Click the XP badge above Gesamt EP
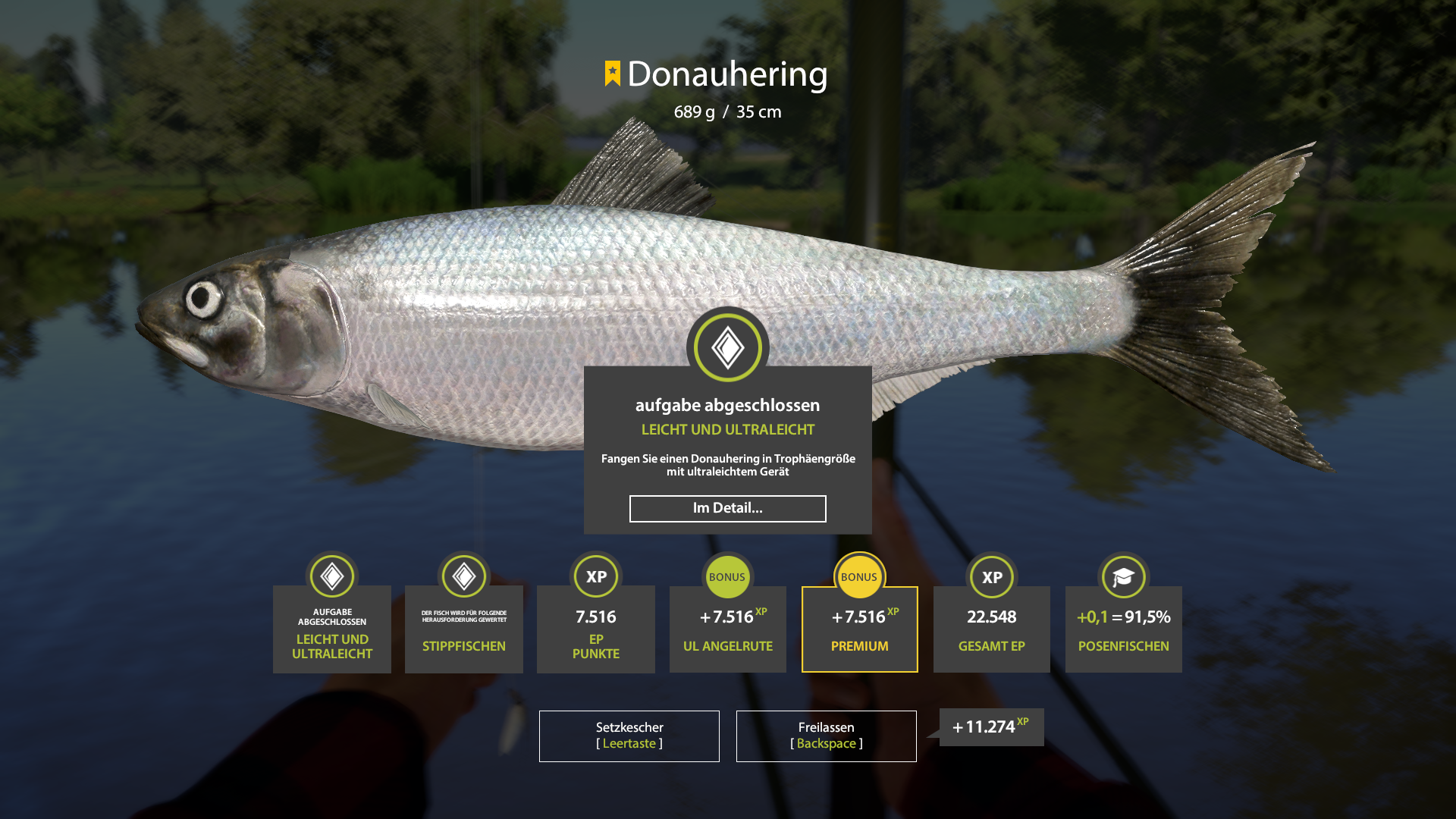1456x819 pixels. (991, 576)
